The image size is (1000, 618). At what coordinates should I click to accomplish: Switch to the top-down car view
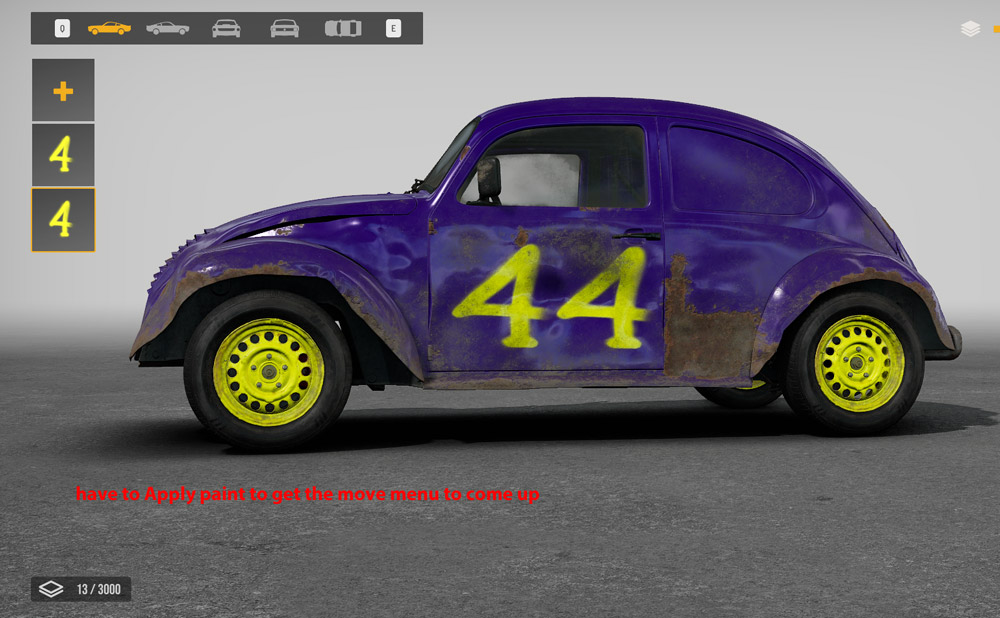coord(343,28)
